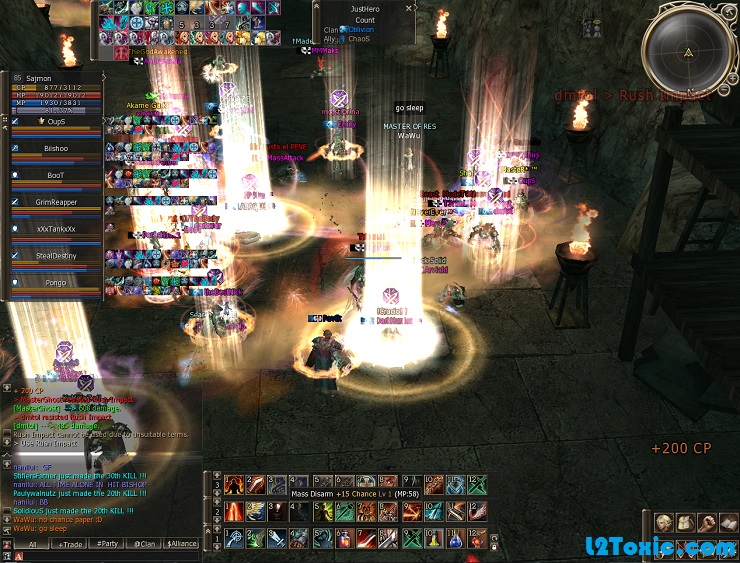
Task: Toggle the hotbar lock padlock icon
Action: click(496, 546)
